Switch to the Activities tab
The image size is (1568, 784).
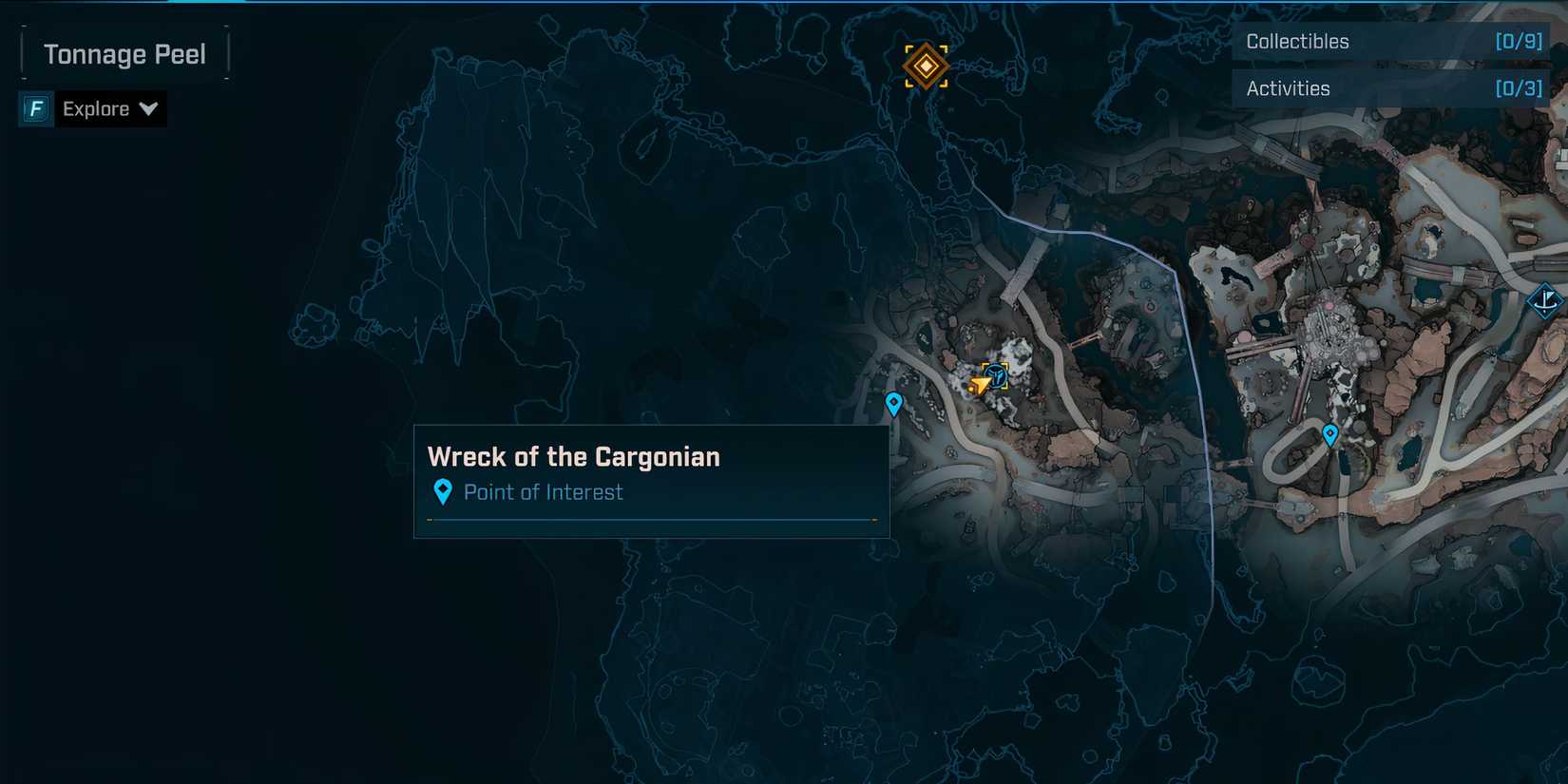[x=1288, y=87]
